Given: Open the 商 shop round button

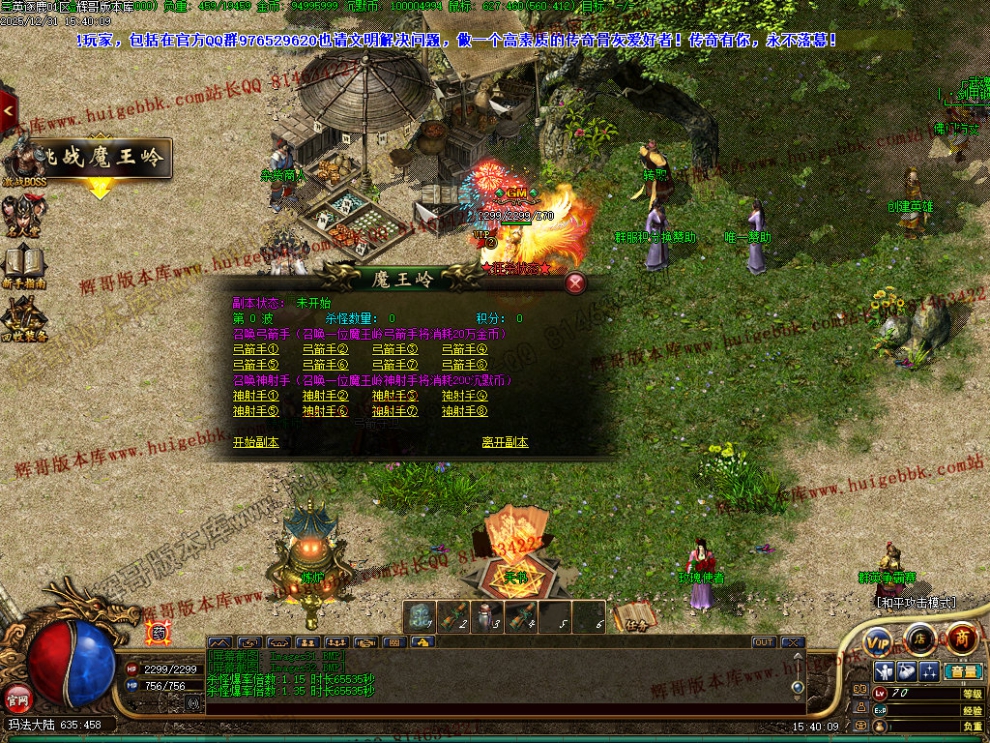Looking at the screenshot, I should click(962, 638).
